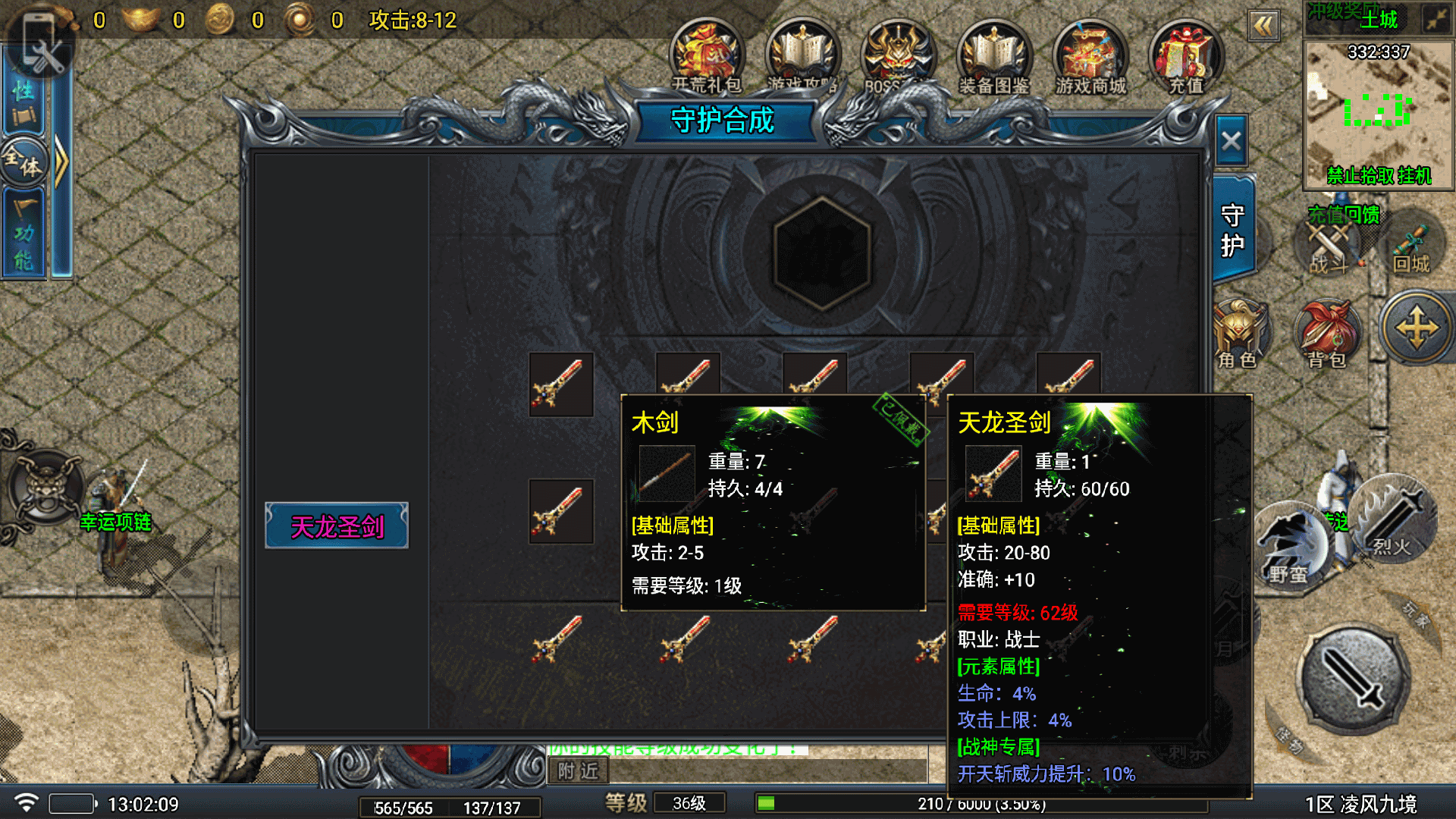Open the BOSS icon menu
The image size is (1456, 819).
click(898, 56)
